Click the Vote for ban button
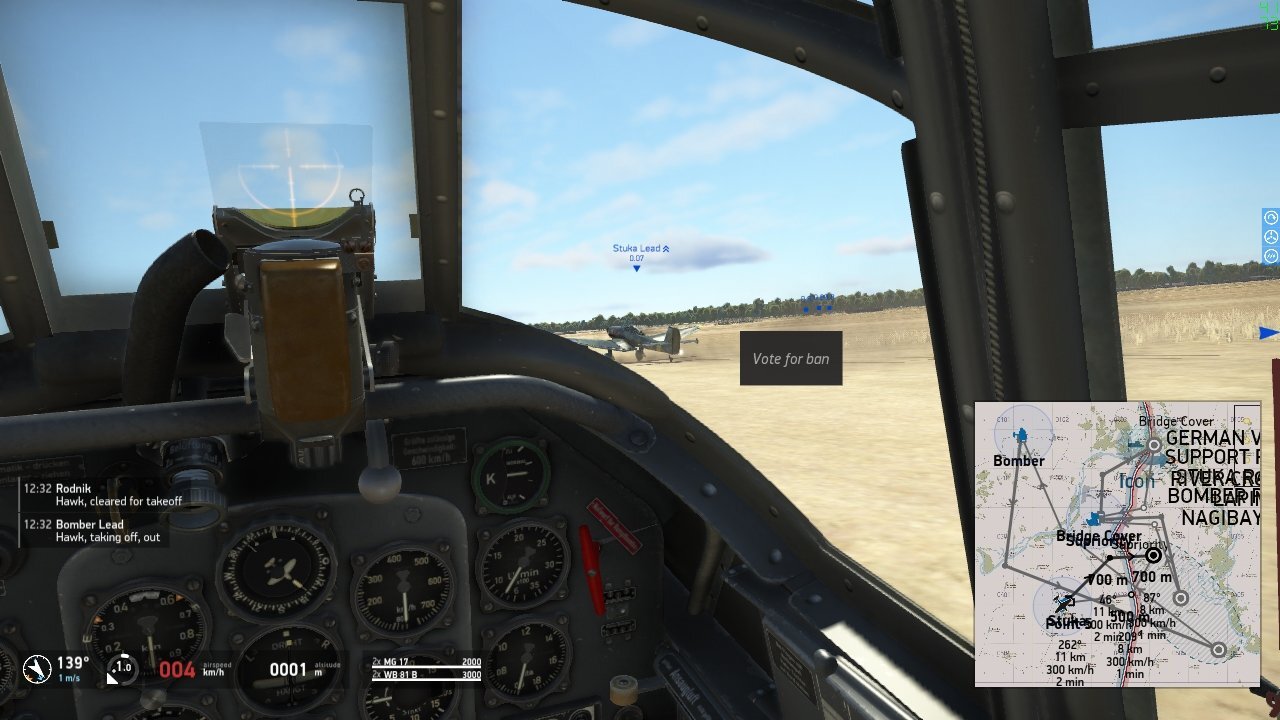The image size is (1280, 720). click(791, 358)
